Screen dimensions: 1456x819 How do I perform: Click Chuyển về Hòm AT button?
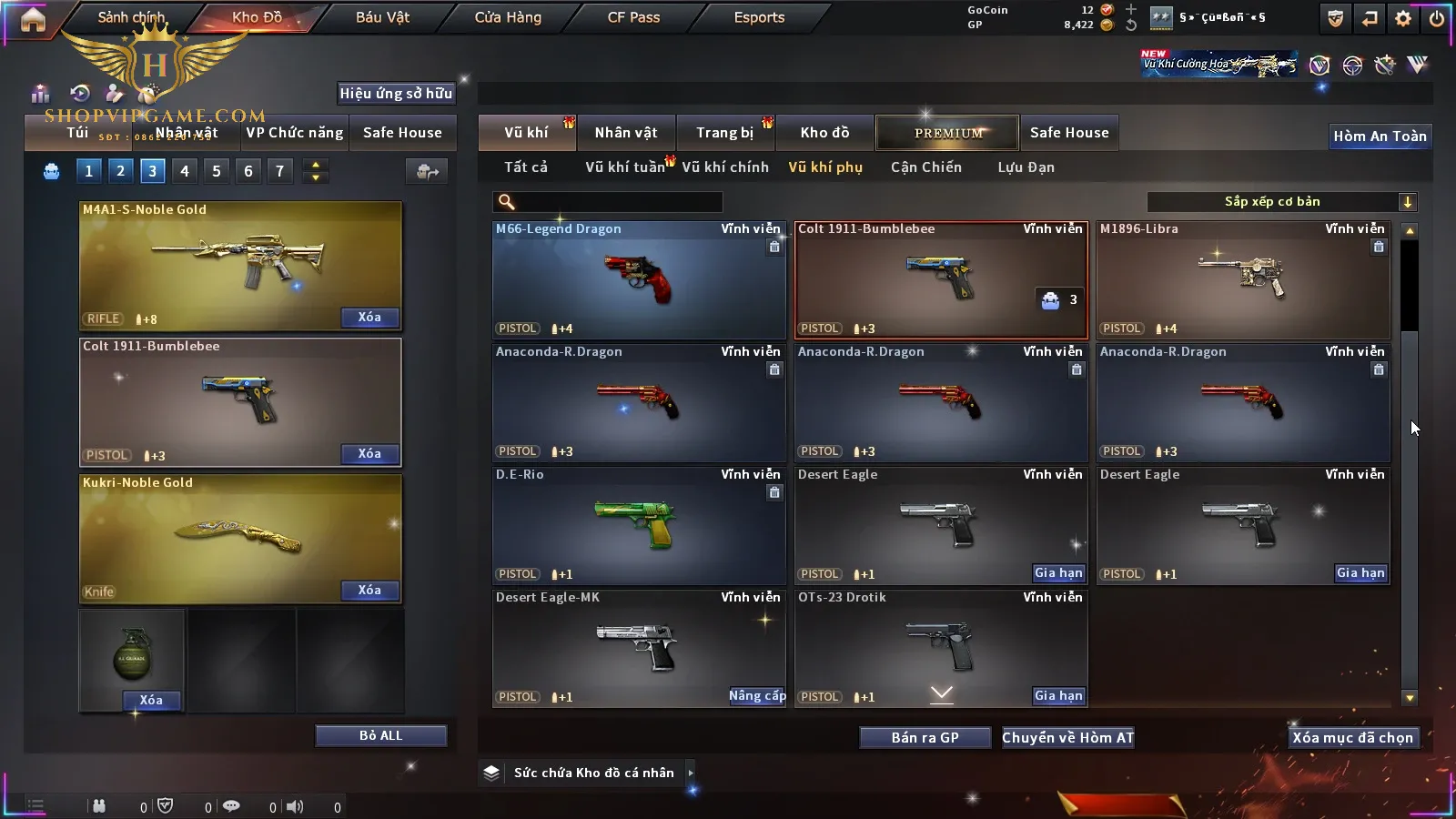pyautogui.click(x=1067, y=738)
